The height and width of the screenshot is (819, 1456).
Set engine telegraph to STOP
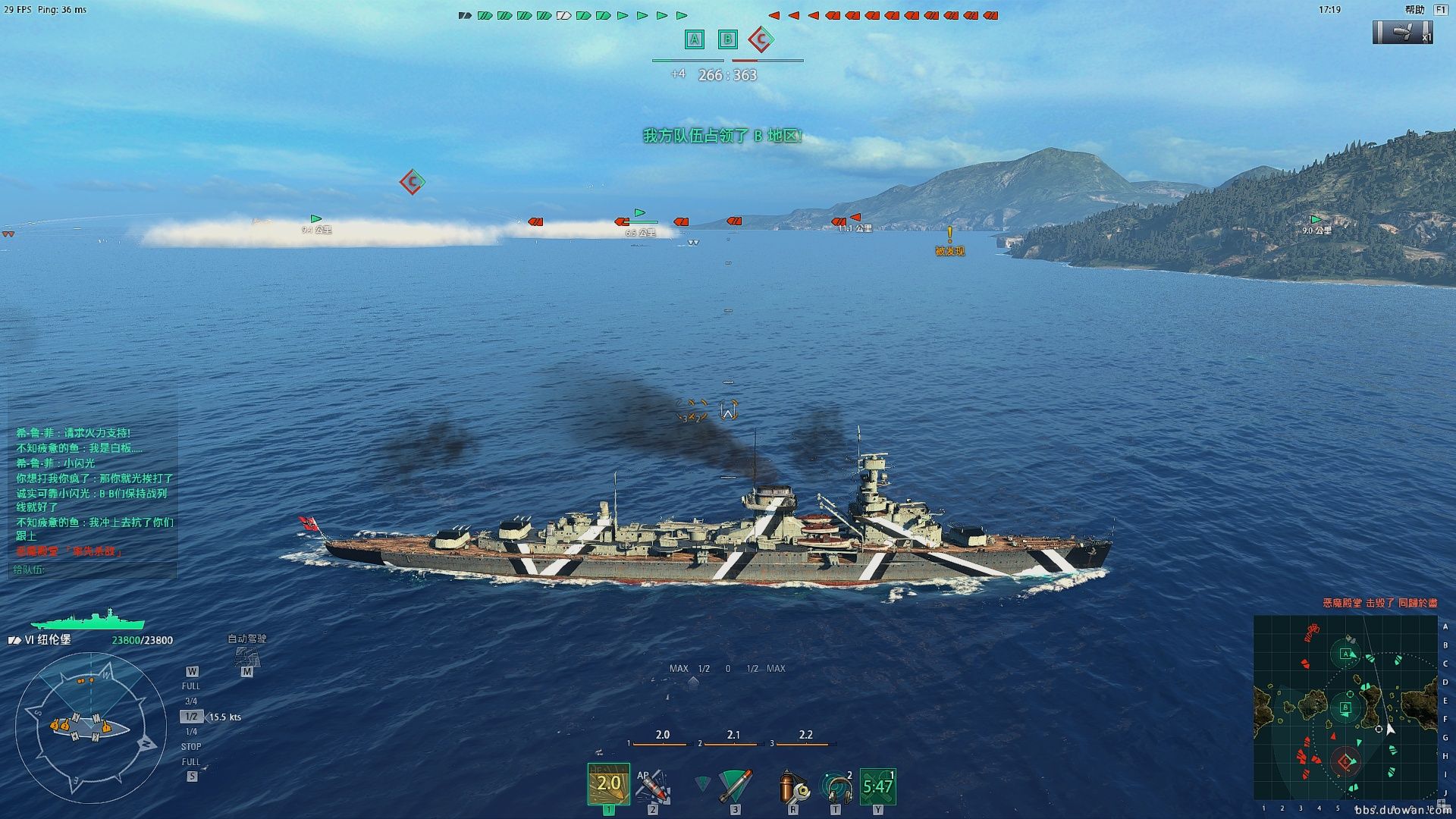[x=191, y=747]
